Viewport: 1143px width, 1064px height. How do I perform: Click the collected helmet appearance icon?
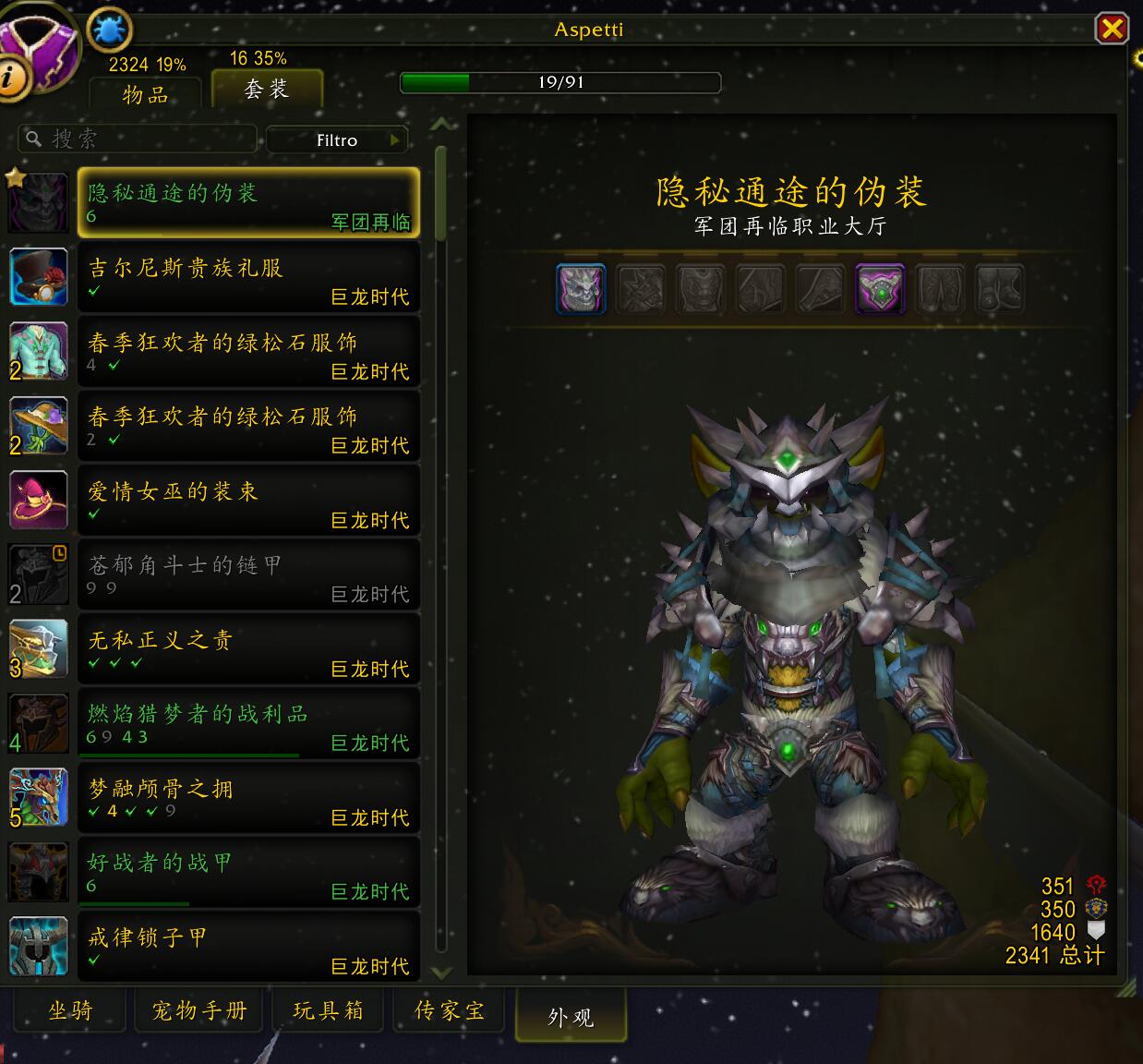(582, 289)
